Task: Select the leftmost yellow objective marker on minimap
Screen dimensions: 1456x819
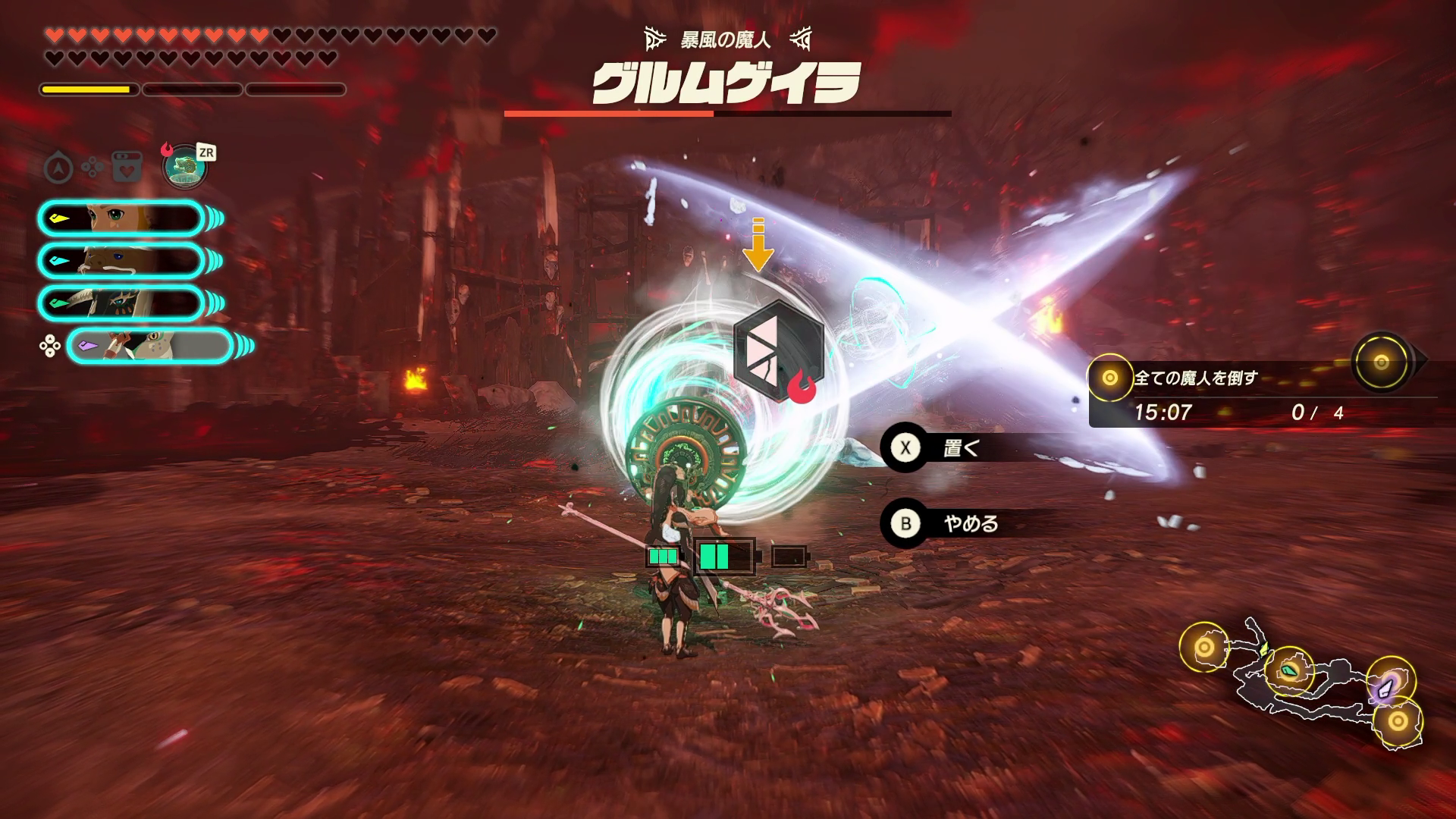Action: [x=1204, y=647]
